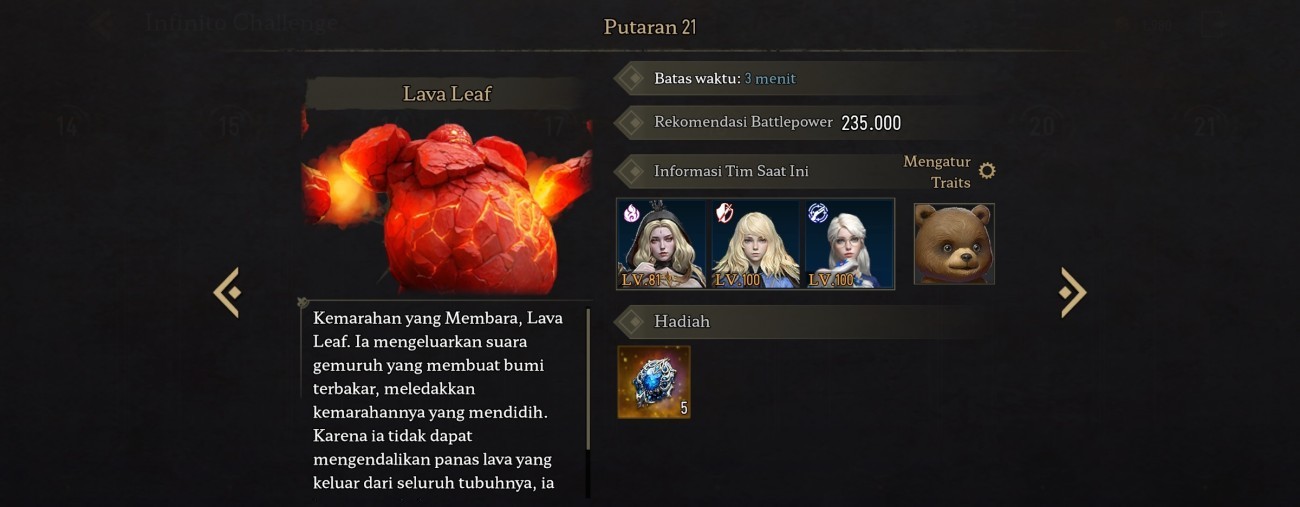This screenshot has height=507, width=1300.
Task: Select the LV.81 hooded hero portrait
Action: (x=661, y=244)
